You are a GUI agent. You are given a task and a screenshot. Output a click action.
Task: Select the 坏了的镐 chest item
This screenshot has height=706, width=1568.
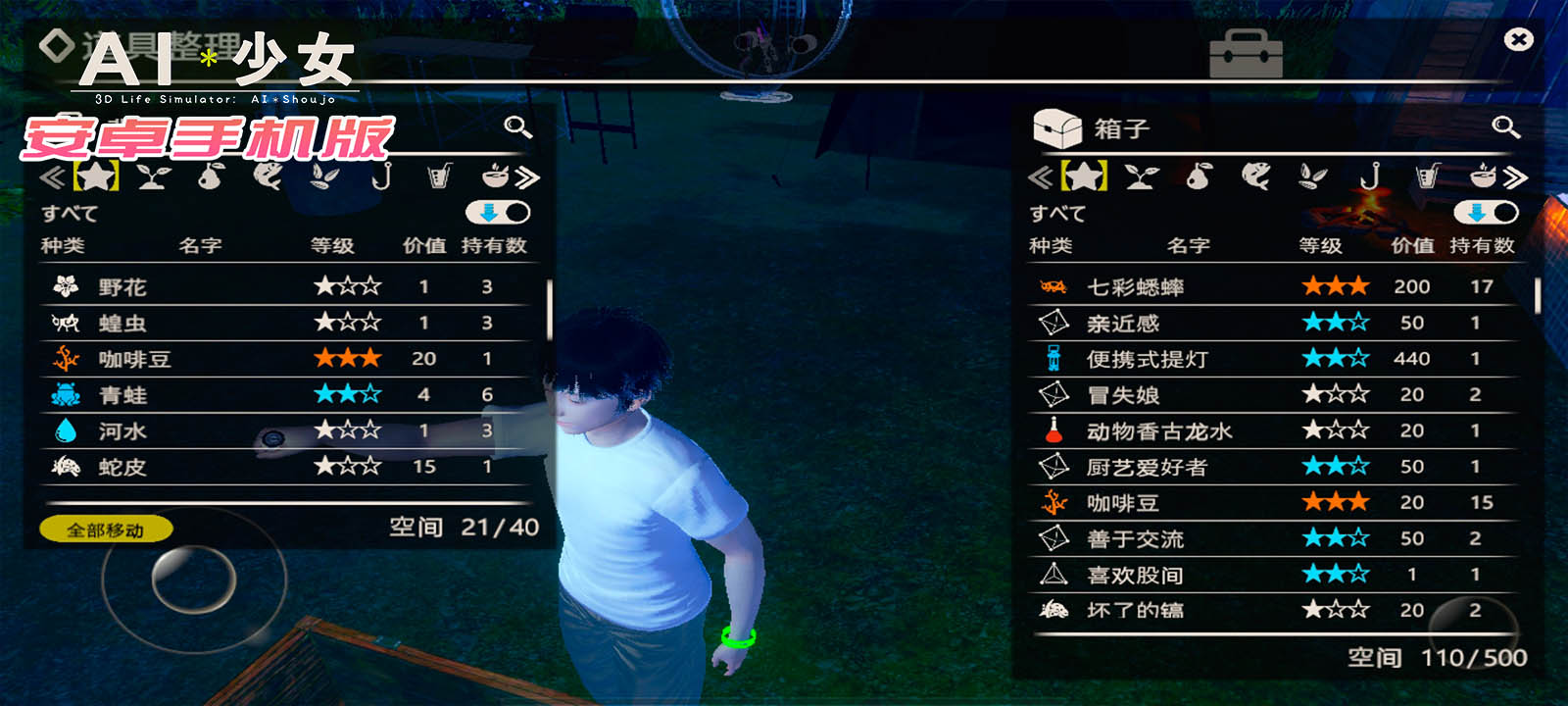coord(1274,610)
